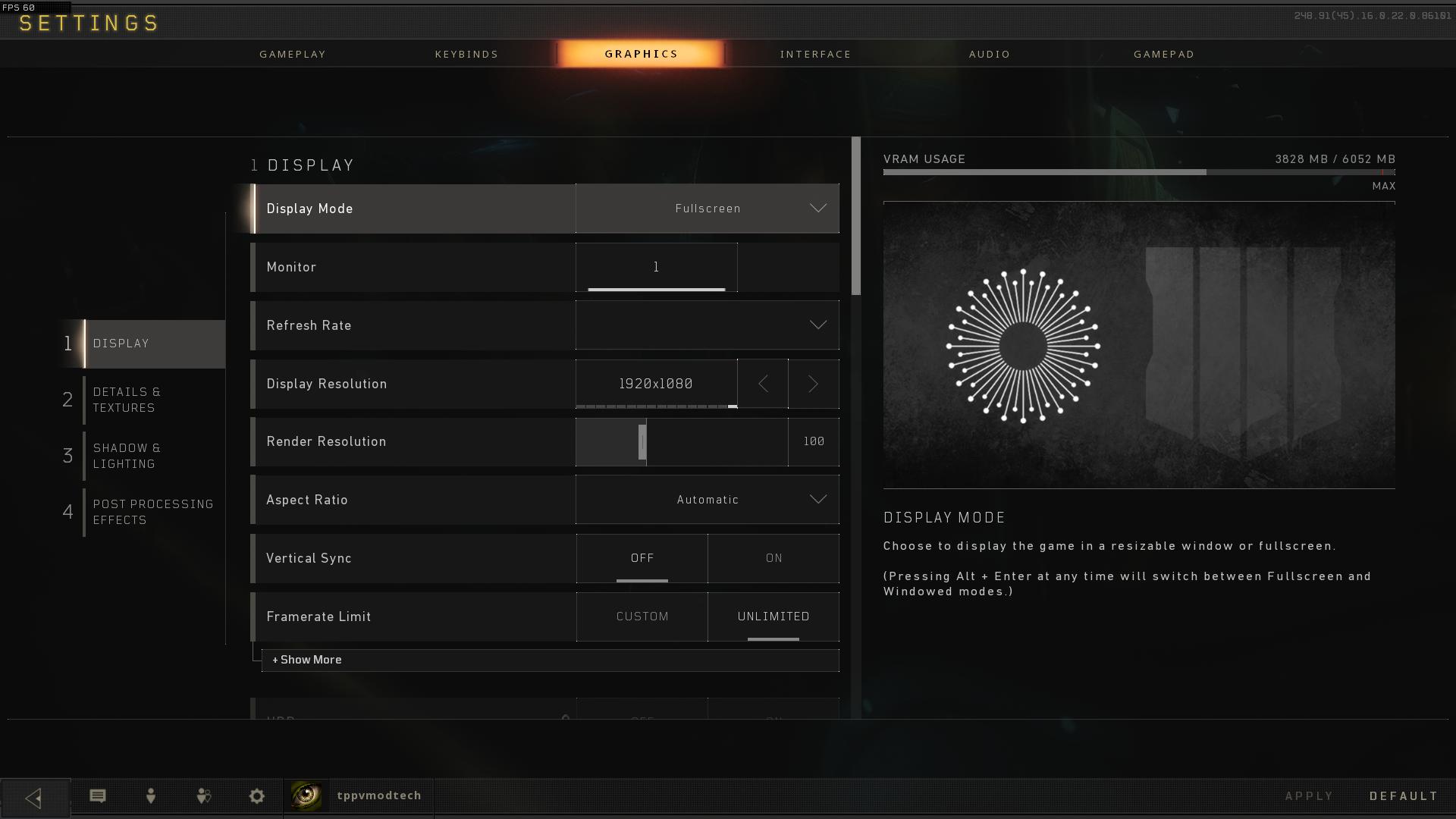This screenshot has width=1456, height=819.
Task: Set Framerate Limit to Custom
Action: pos(642,617)
